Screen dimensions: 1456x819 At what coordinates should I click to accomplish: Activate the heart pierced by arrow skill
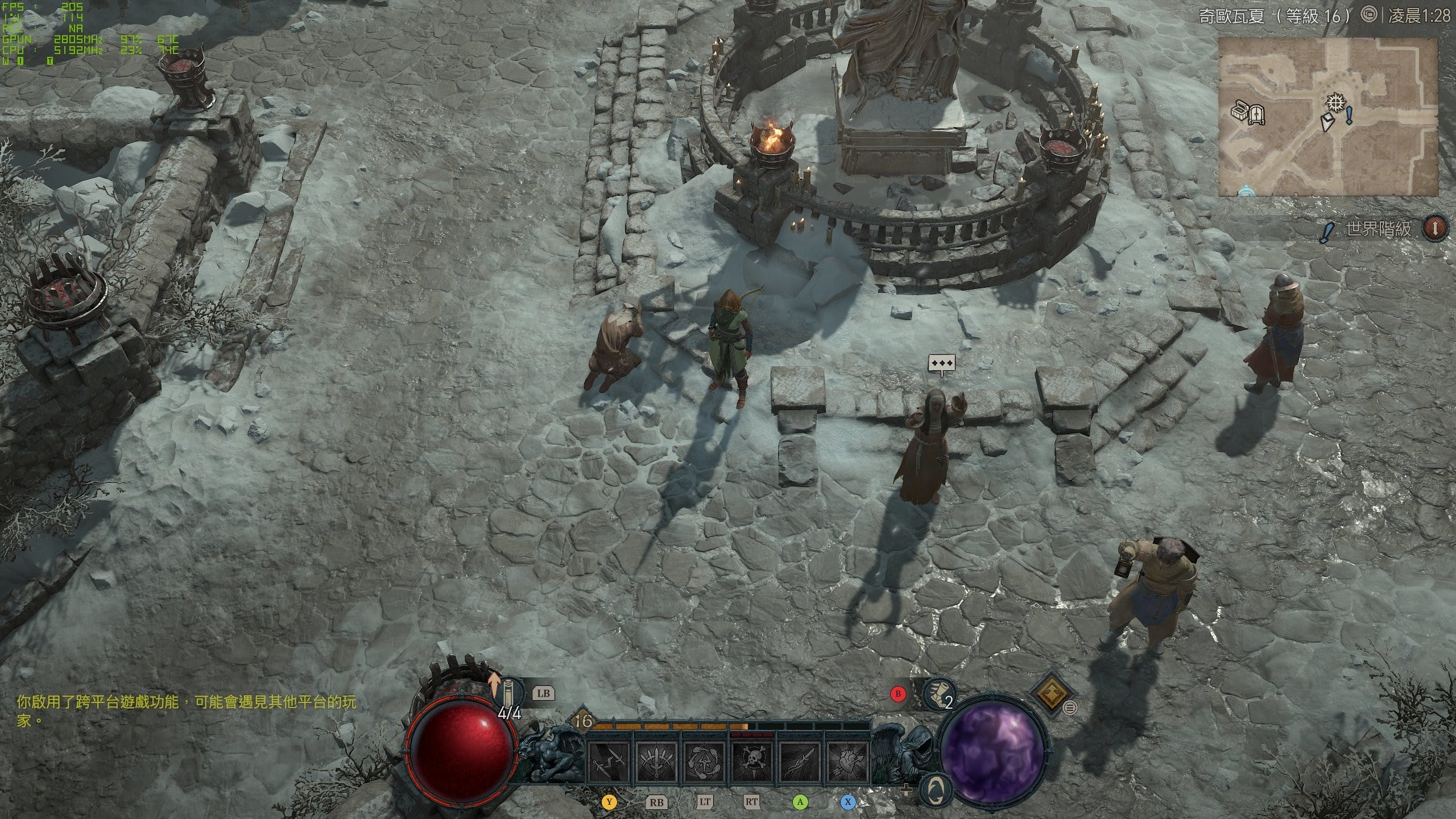pos(847,762)
